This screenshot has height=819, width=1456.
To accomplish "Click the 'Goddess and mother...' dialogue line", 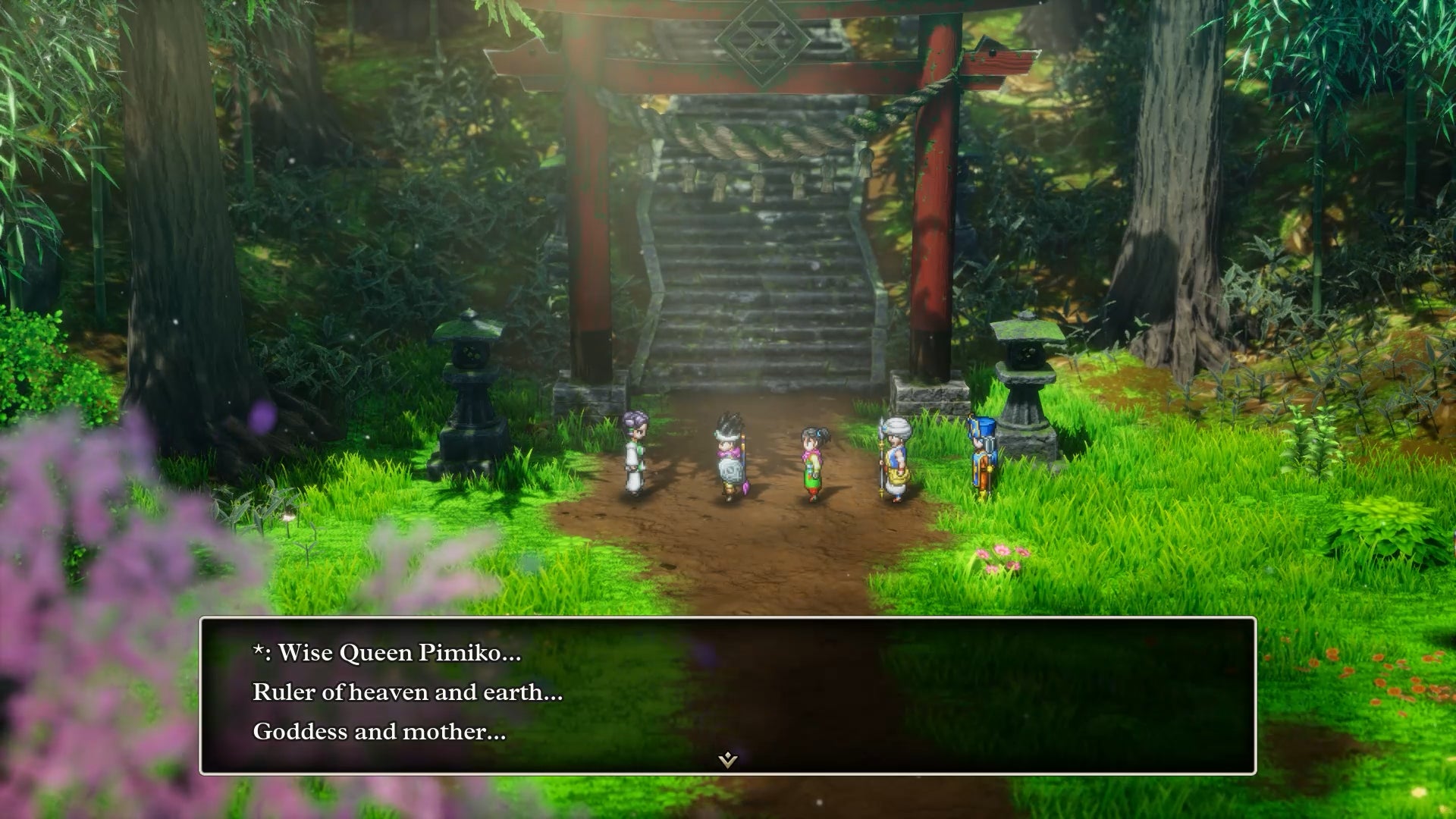I will coord(377,731).
